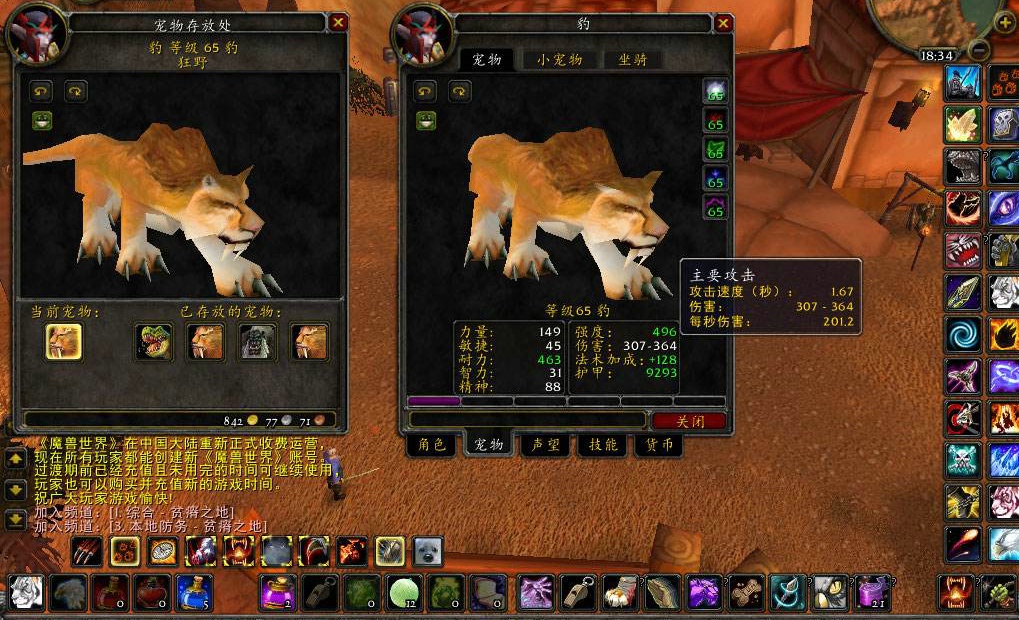Show the 货币 currency tab
This screenshot has height=620, width=1019.
pos(658,445)
